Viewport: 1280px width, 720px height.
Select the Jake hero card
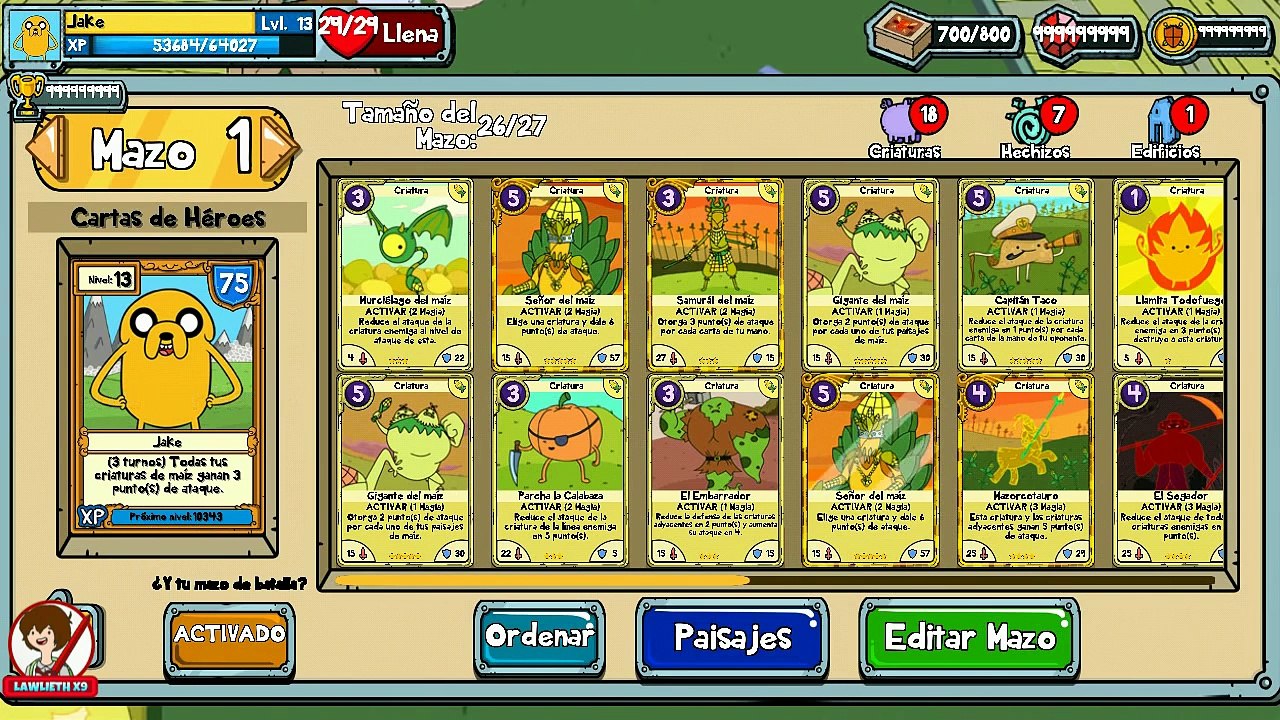(167, 395)
